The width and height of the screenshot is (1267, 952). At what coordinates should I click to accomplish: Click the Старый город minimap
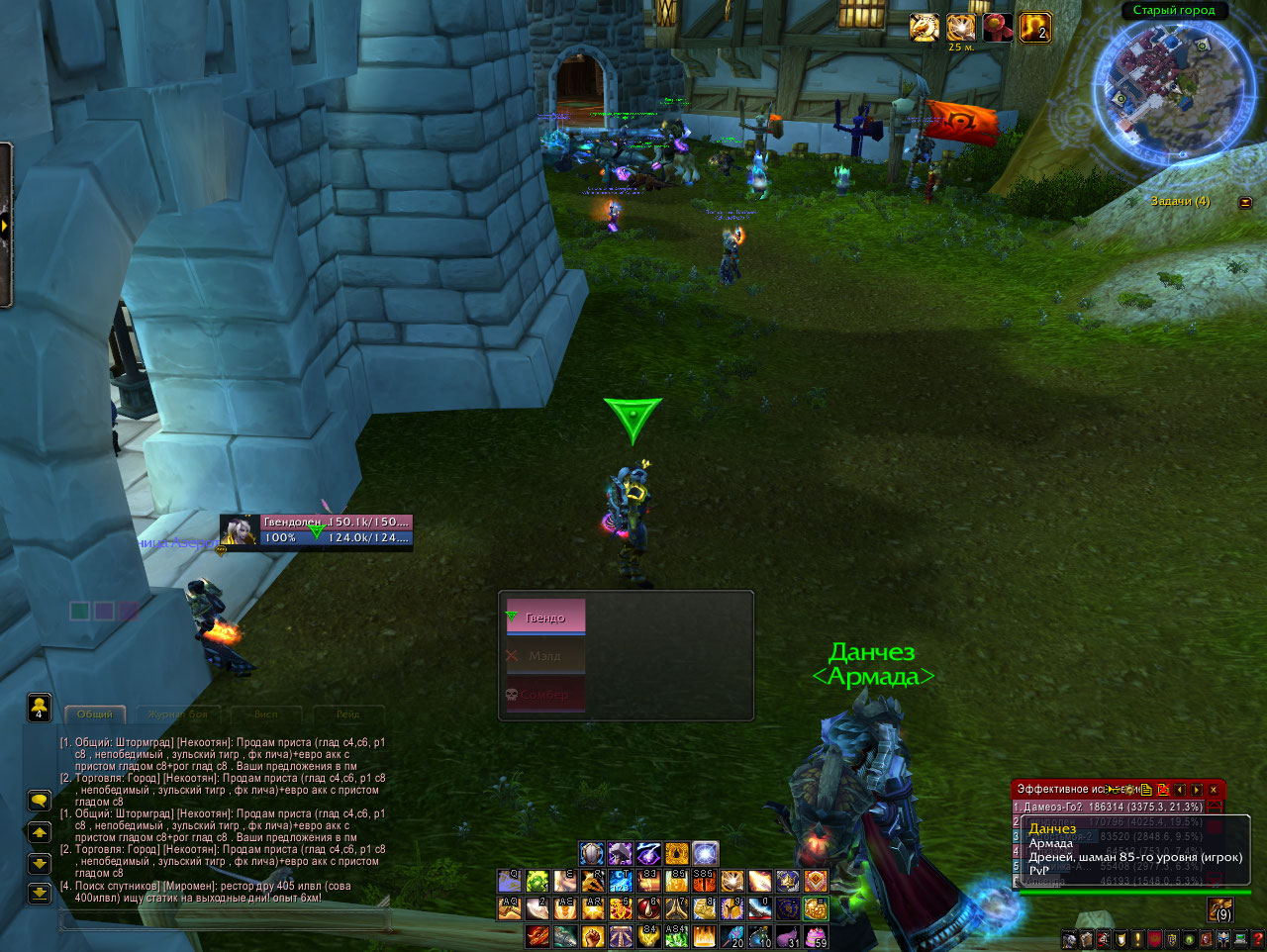pos(1173,84)
